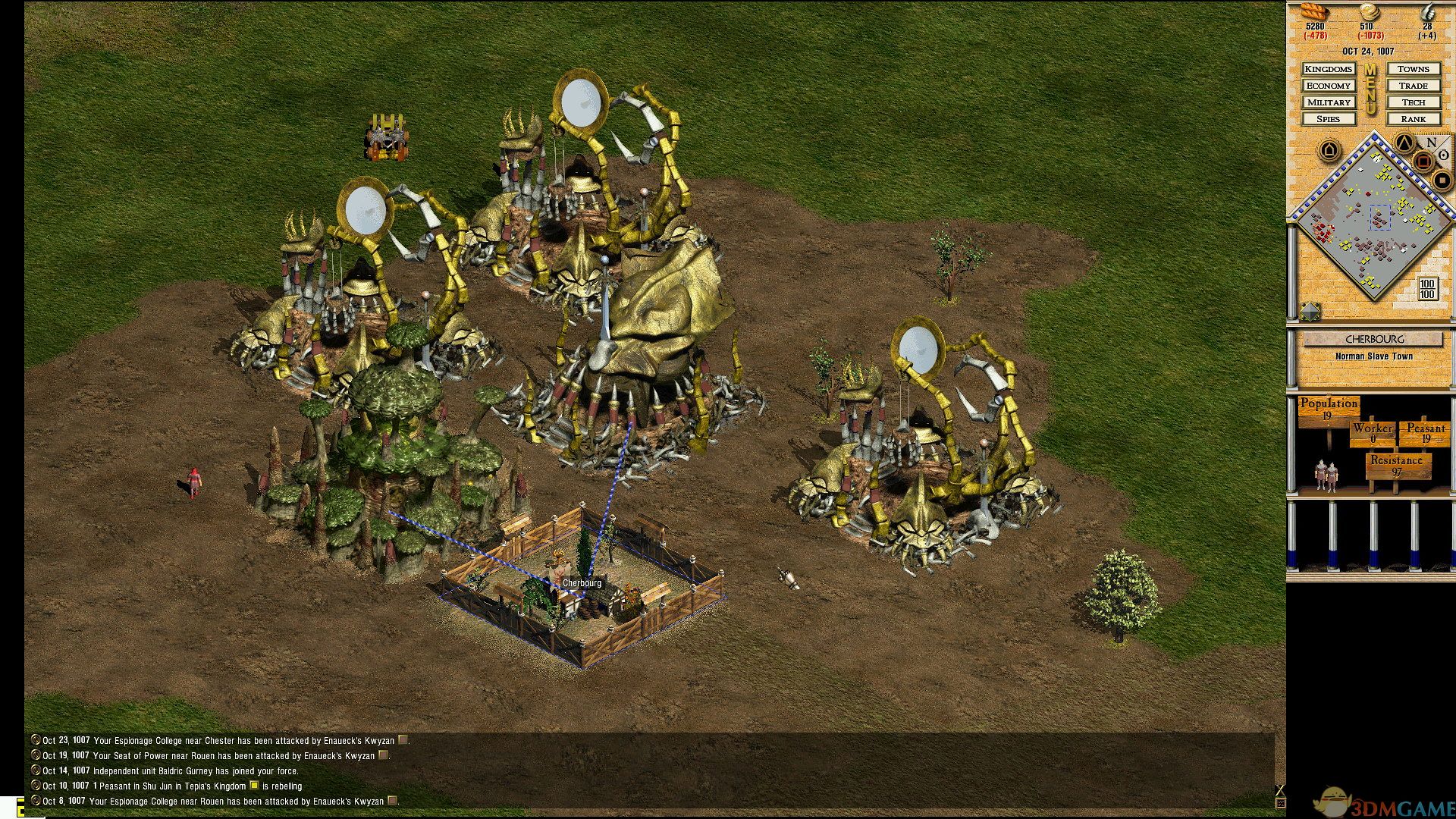This screenshot has width=1456, height=819.
Task: Show the Military report
Action: coord(1329,102)
